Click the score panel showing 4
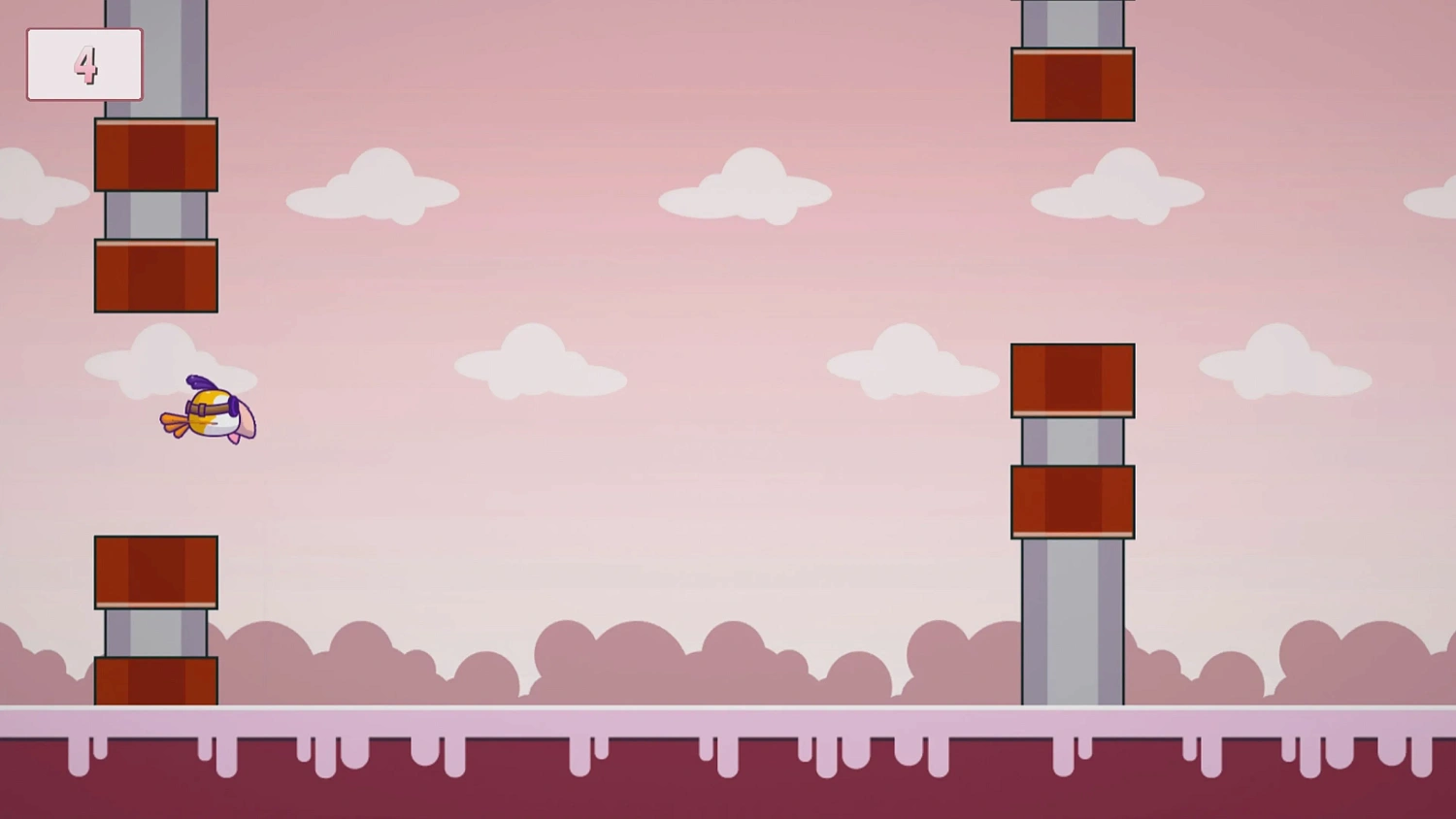 pos(84,64)
